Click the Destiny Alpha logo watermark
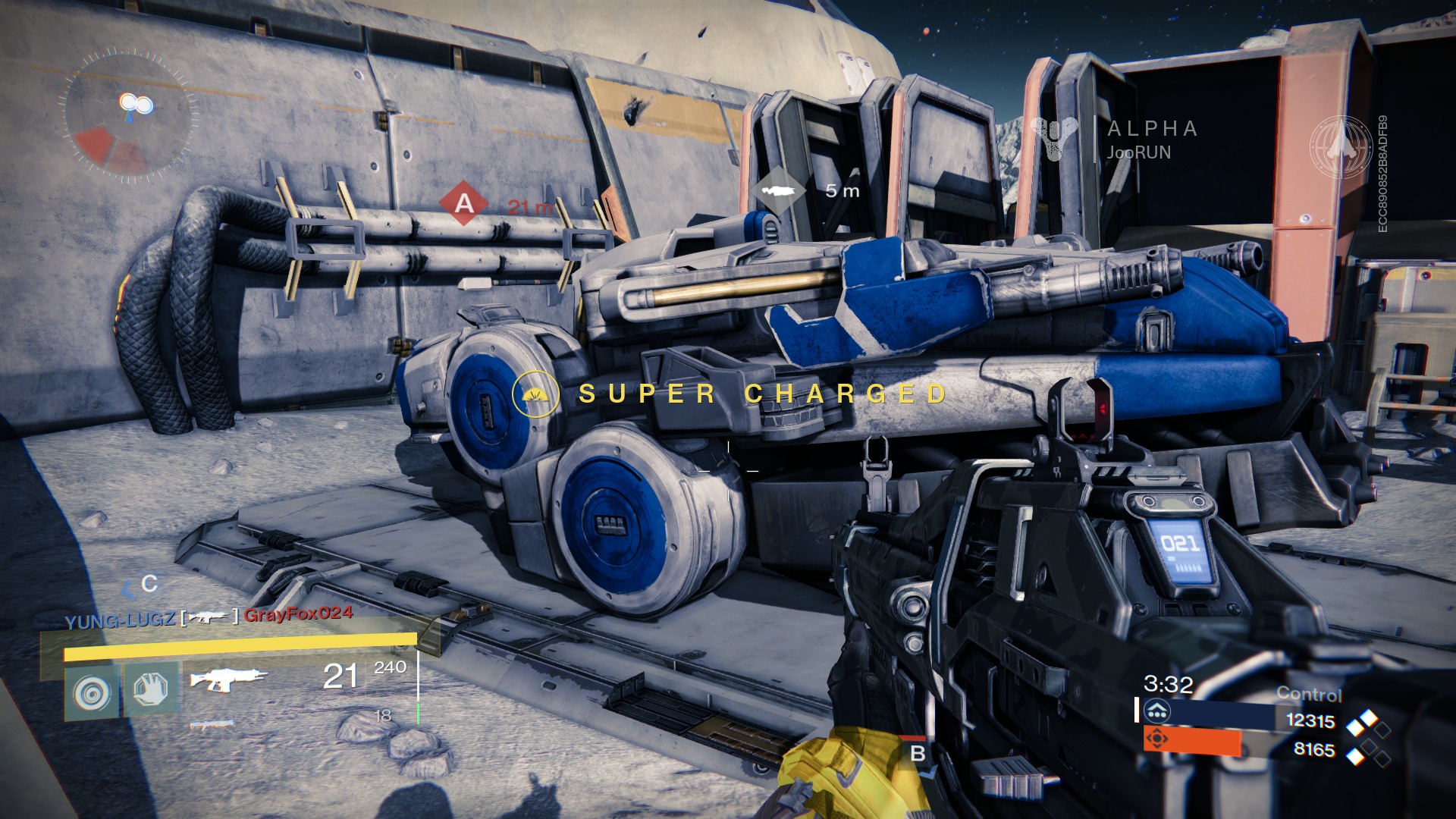 tap(1055, 138)
